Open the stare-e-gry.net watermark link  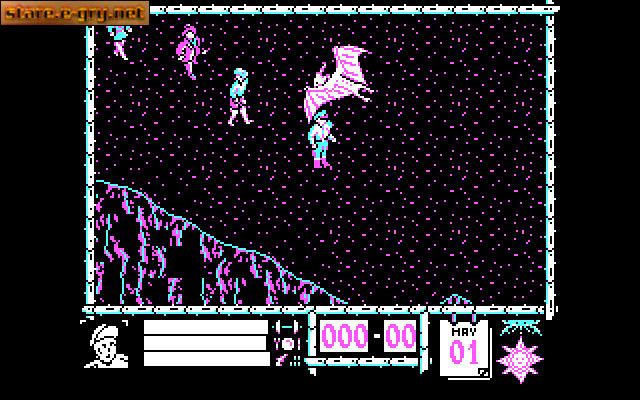point(75,13)
